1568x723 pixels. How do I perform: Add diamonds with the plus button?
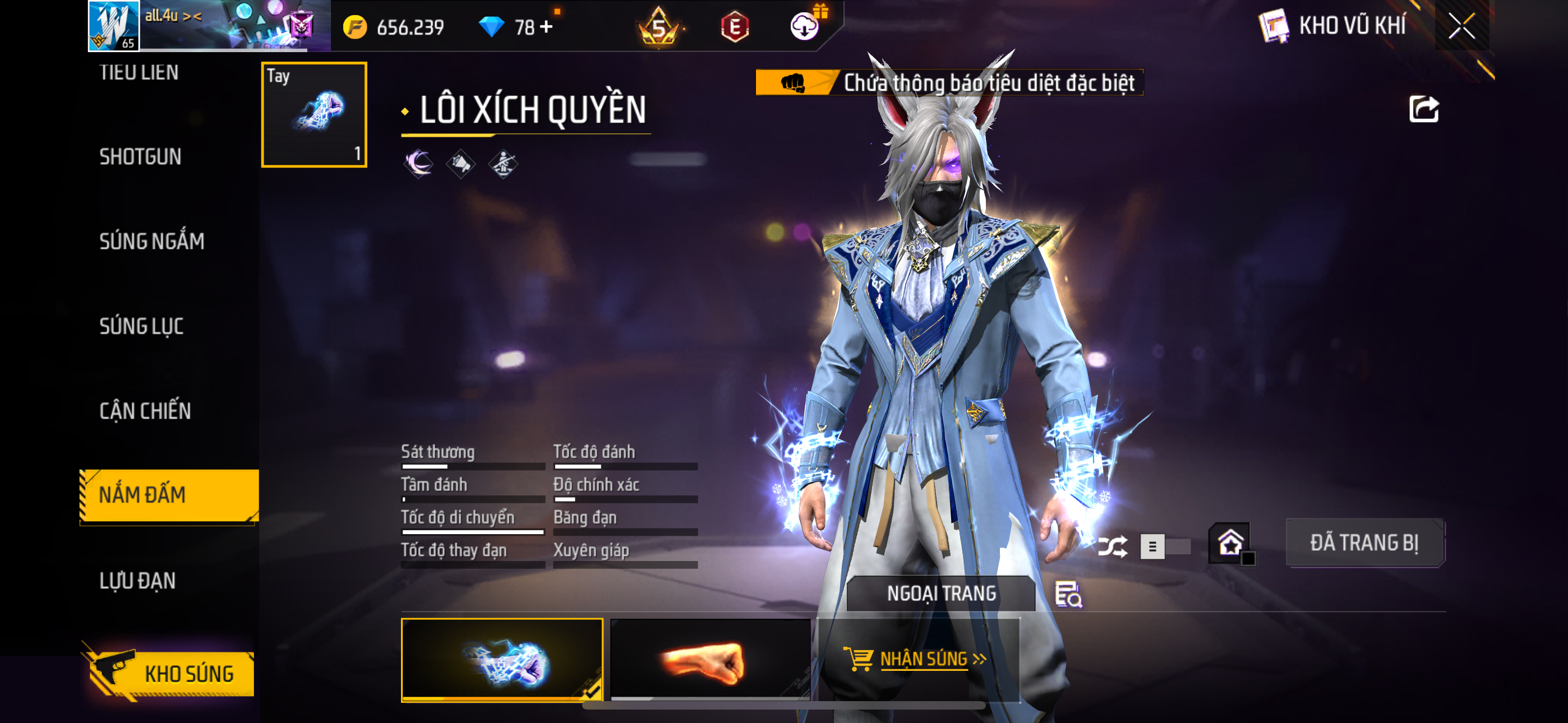click(x=546, y=27)
